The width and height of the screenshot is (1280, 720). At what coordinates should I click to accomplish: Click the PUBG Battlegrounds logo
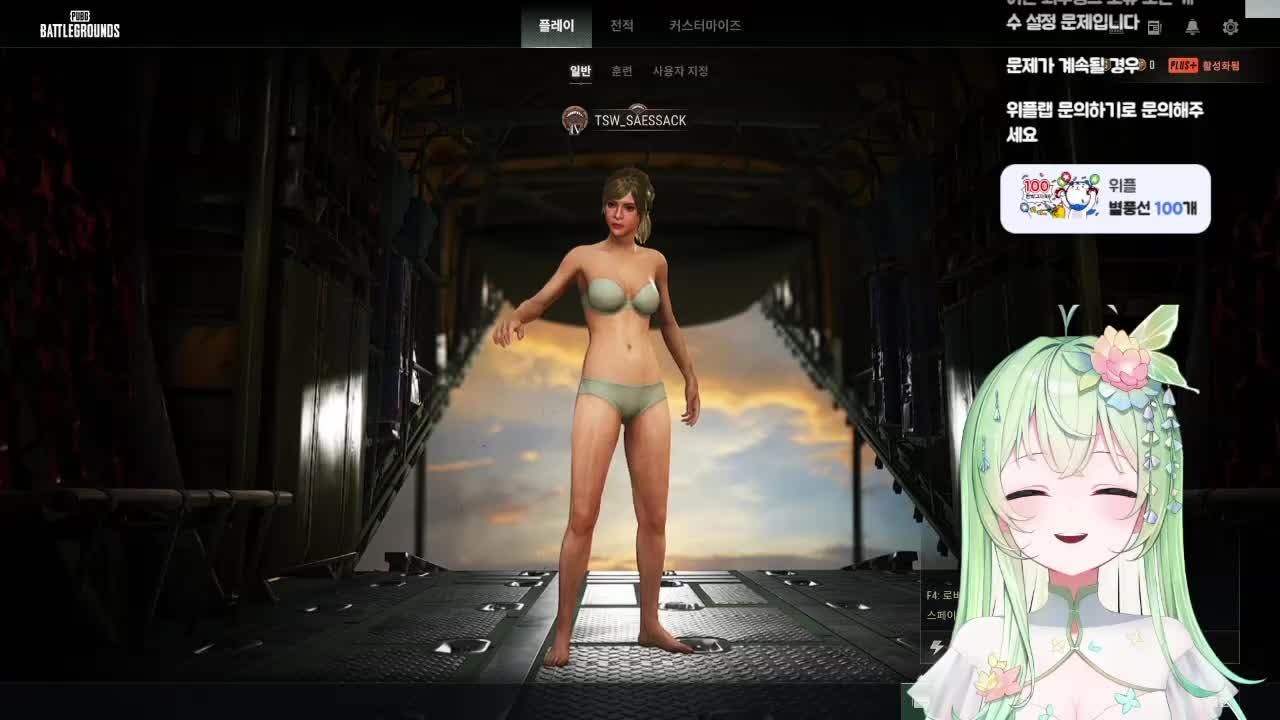pos(80,24)
